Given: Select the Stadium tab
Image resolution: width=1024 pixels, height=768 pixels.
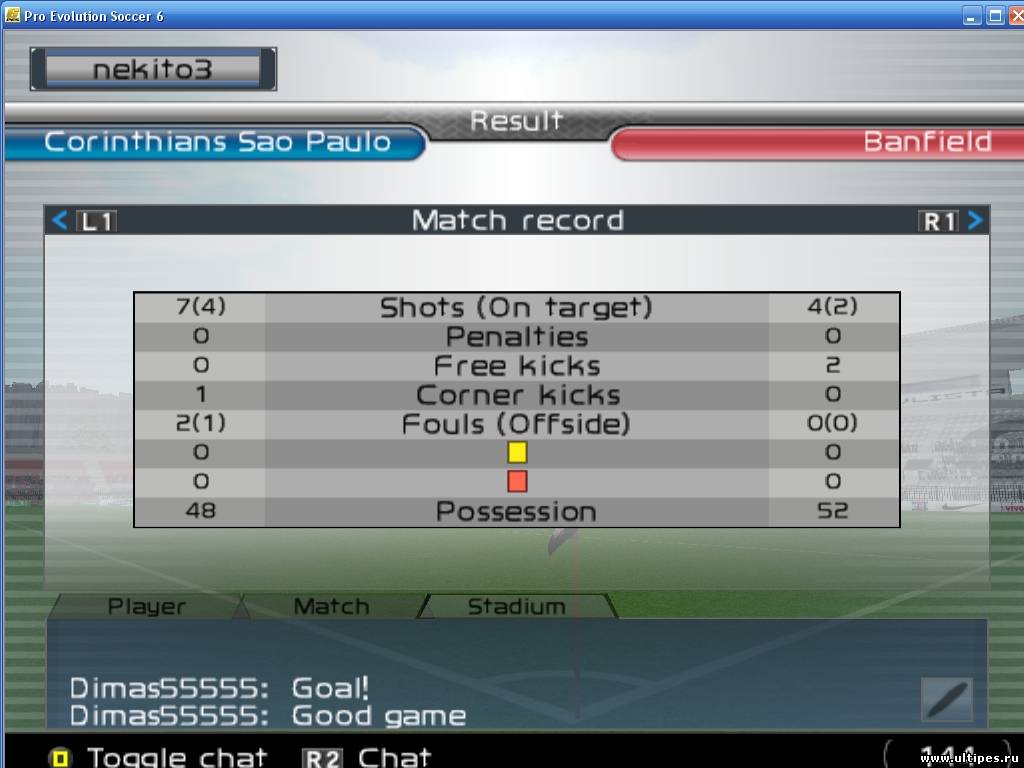Looking at the screenshot, I should tap(516, 606).
